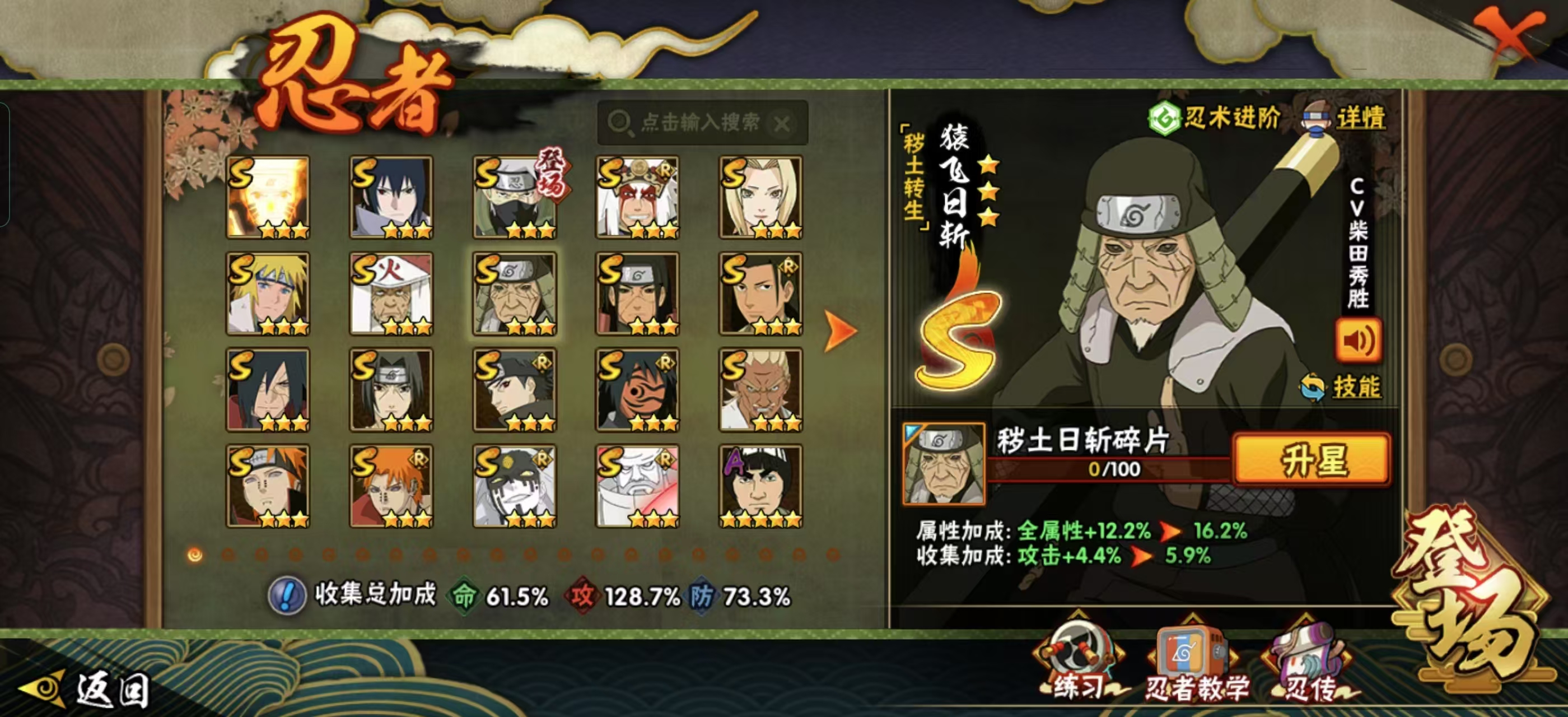The height and width of the screenshot is (717, 1568).
Task: Select the masked Obito portrait
Action: click(x=637, y=389)
